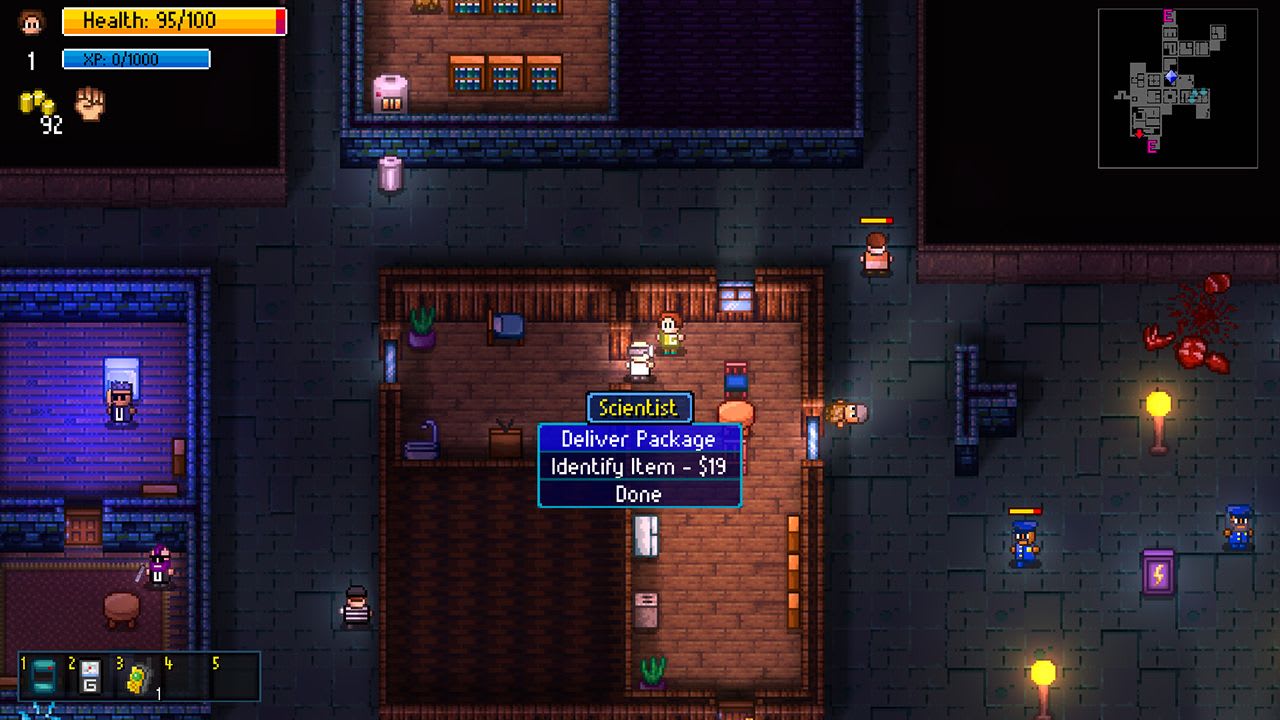Click the blue XP: 0/1000 progress bar
1280x720 pixels.
pos(135,59)
